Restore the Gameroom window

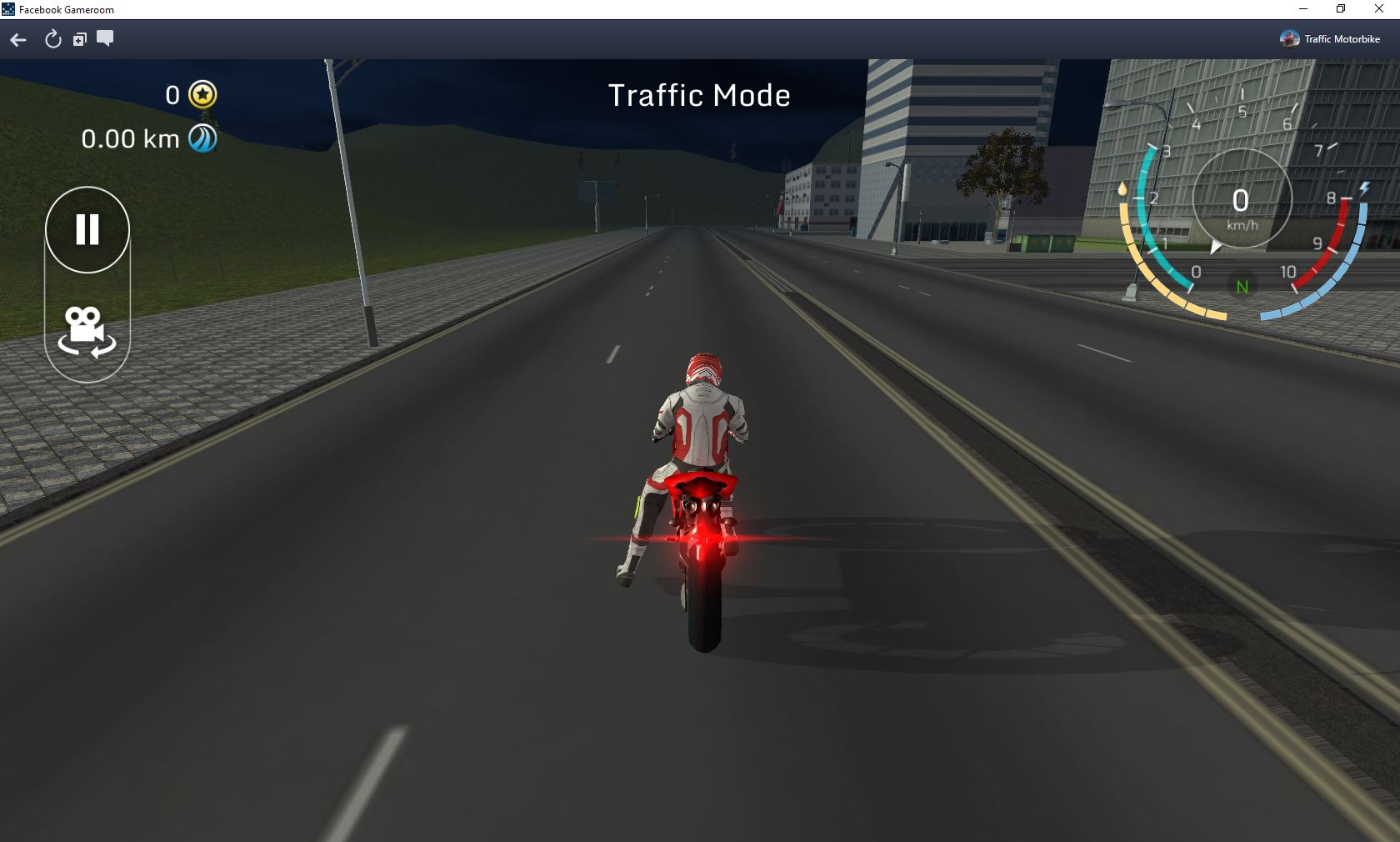pyautogui.click(x=1340, y=9)
